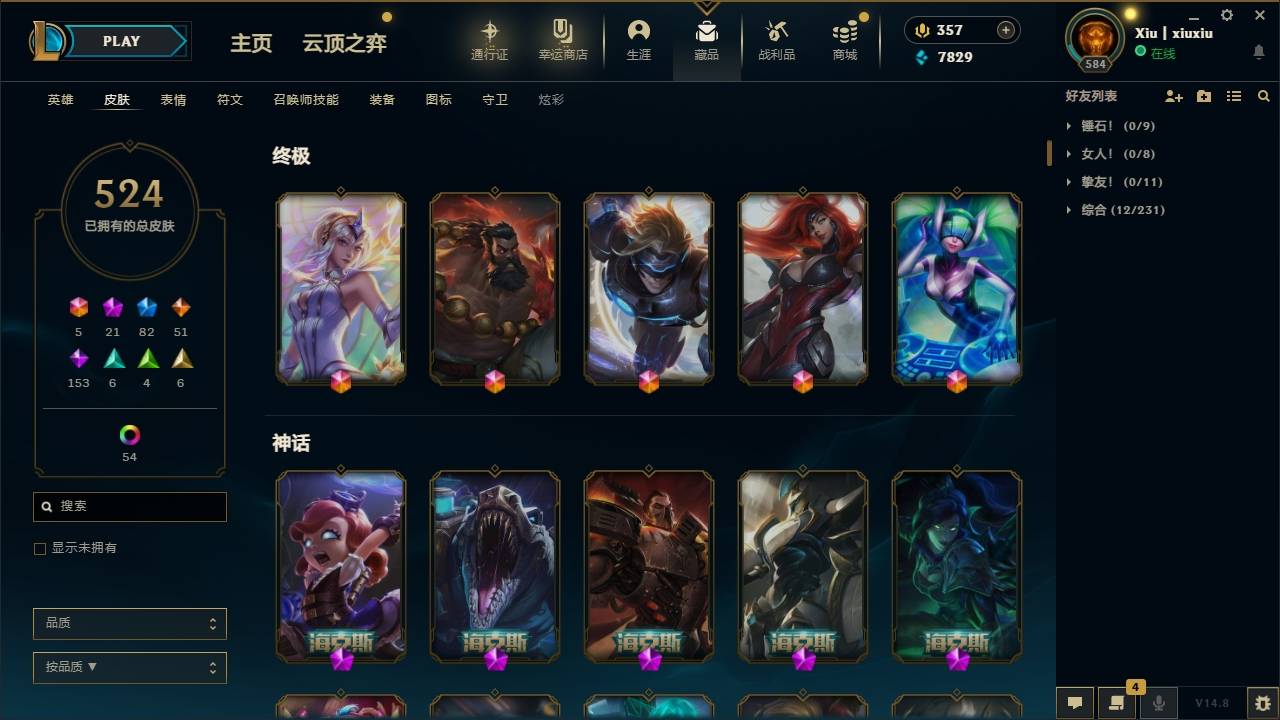The image size is (1280, 720).
Task: Open the 云顶之弈 menu item
Action: (x=344, y=44)
